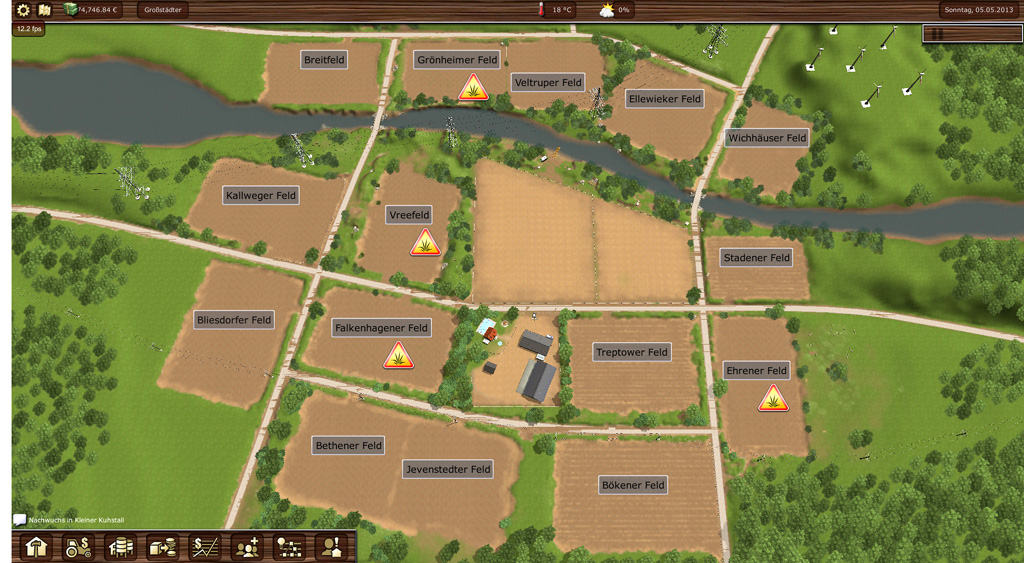Open the tractor vehicle shop

(x=79, y=547)
